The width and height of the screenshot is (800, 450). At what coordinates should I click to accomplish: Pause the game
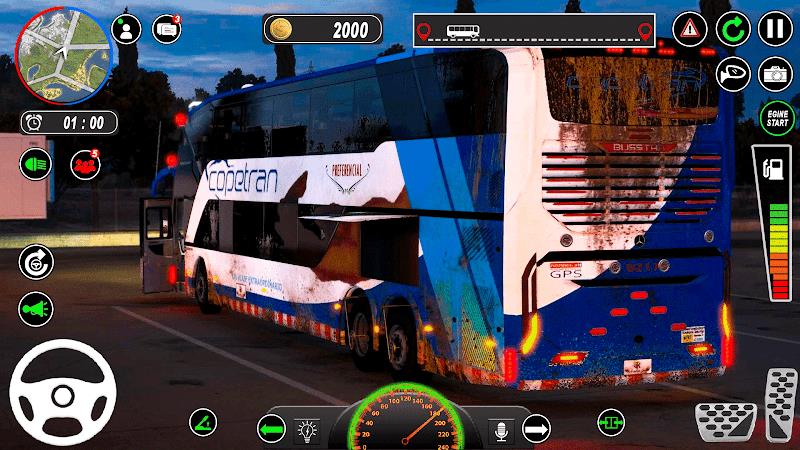[775, 29]
